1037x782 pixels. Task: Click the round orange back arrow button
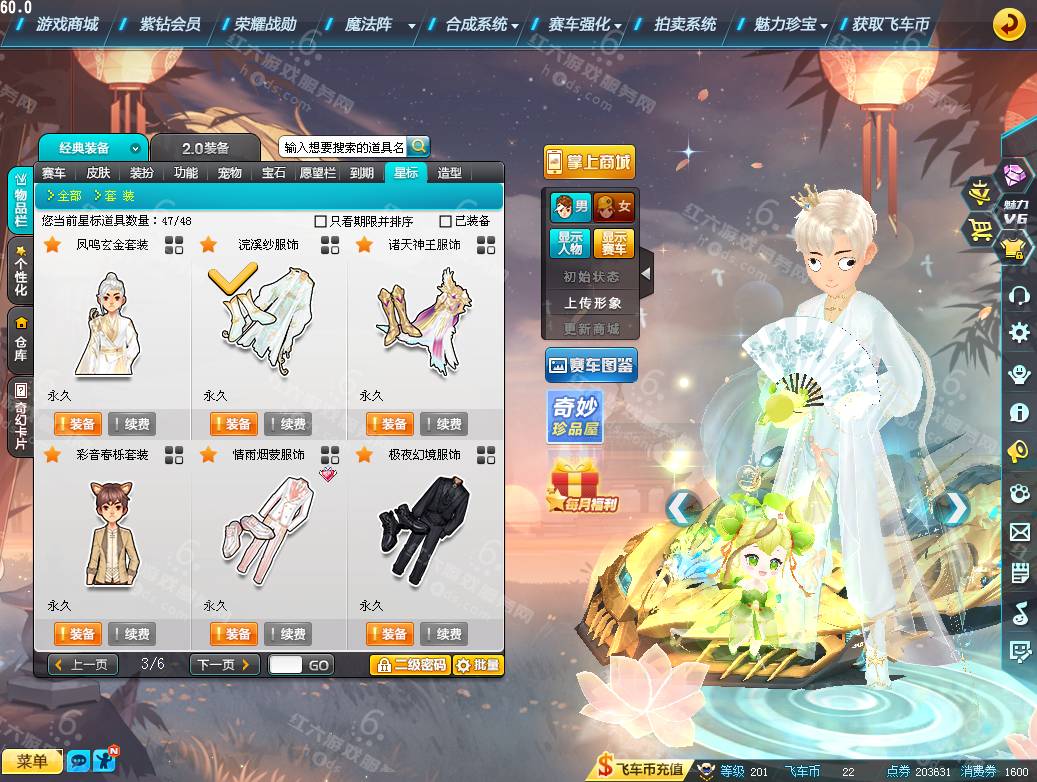1009,24
